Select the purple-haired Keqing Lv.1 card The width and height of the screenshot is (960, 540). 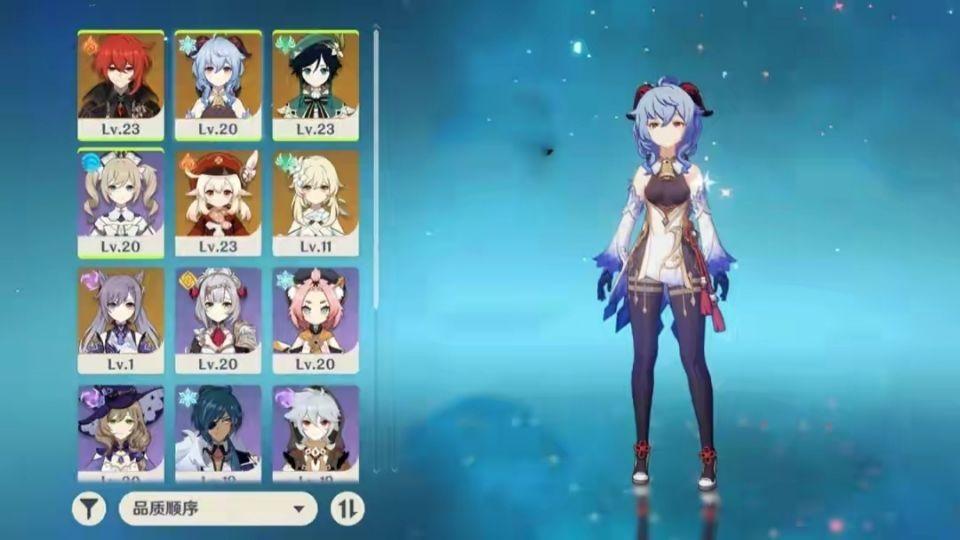[121, 320]
